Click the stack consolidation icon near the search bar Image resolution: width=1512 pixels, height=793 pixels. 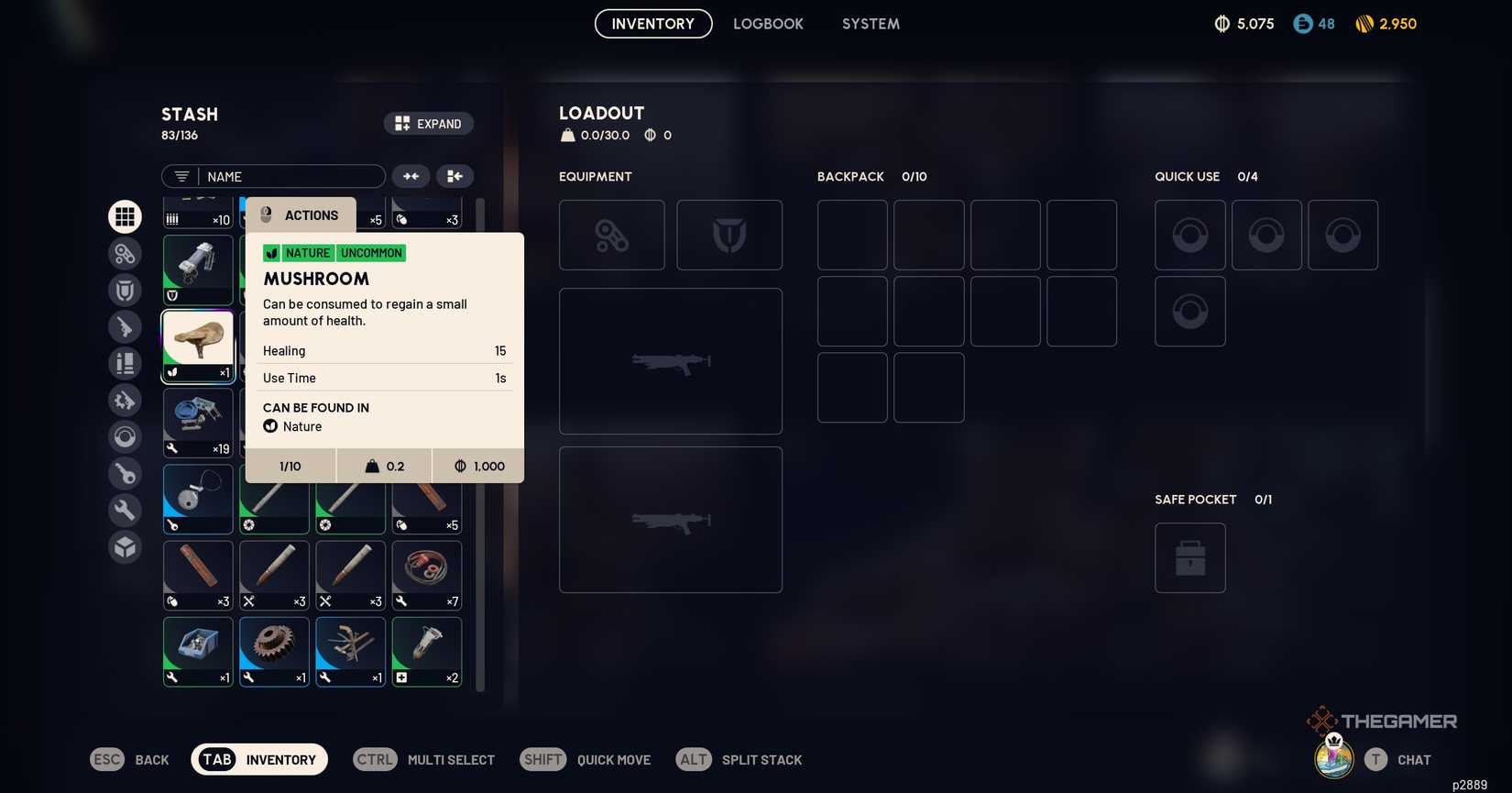pos(455,176)
